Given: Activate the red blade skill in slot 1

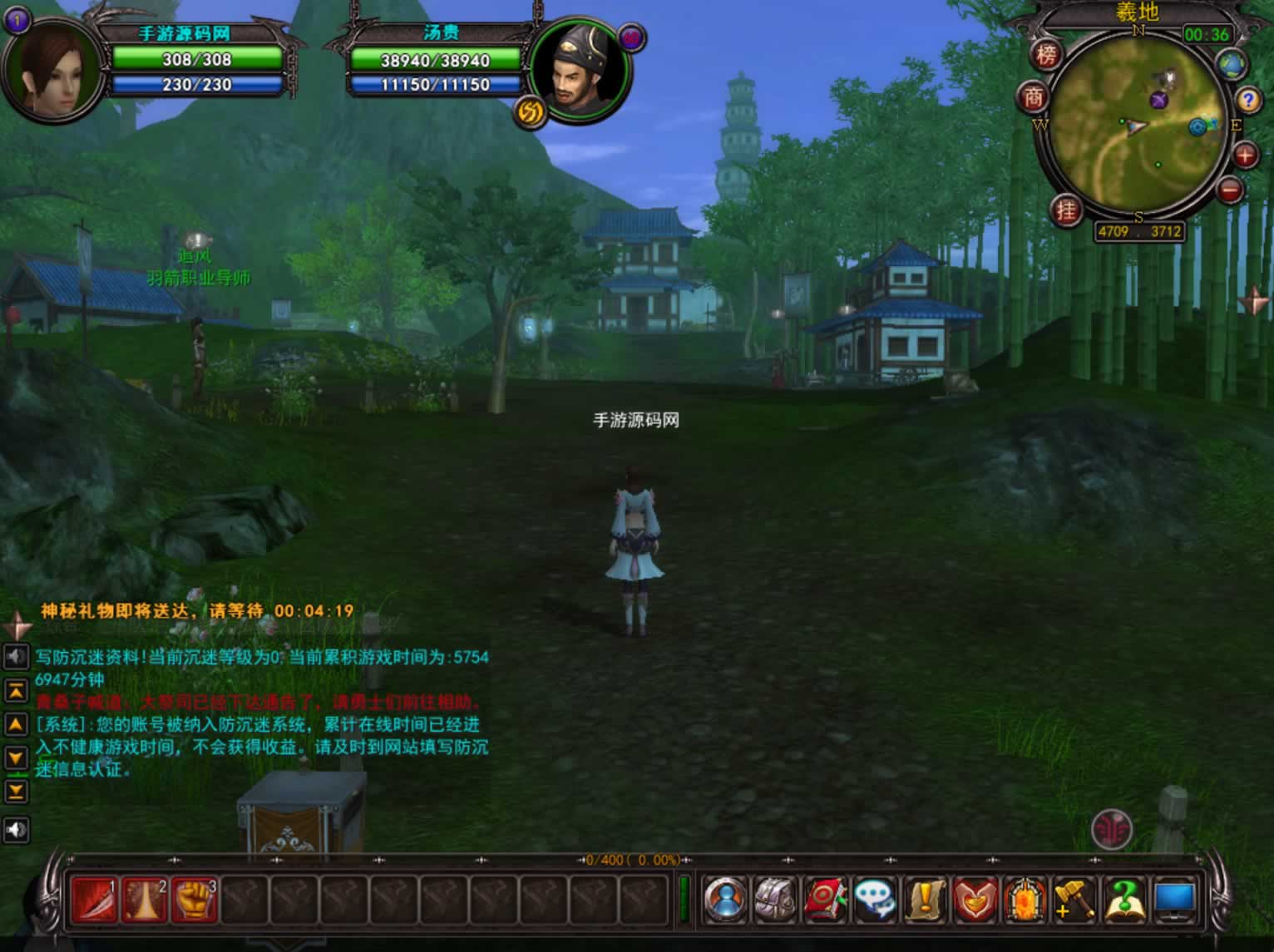Looking at the screenshot, I should point(94,900).
